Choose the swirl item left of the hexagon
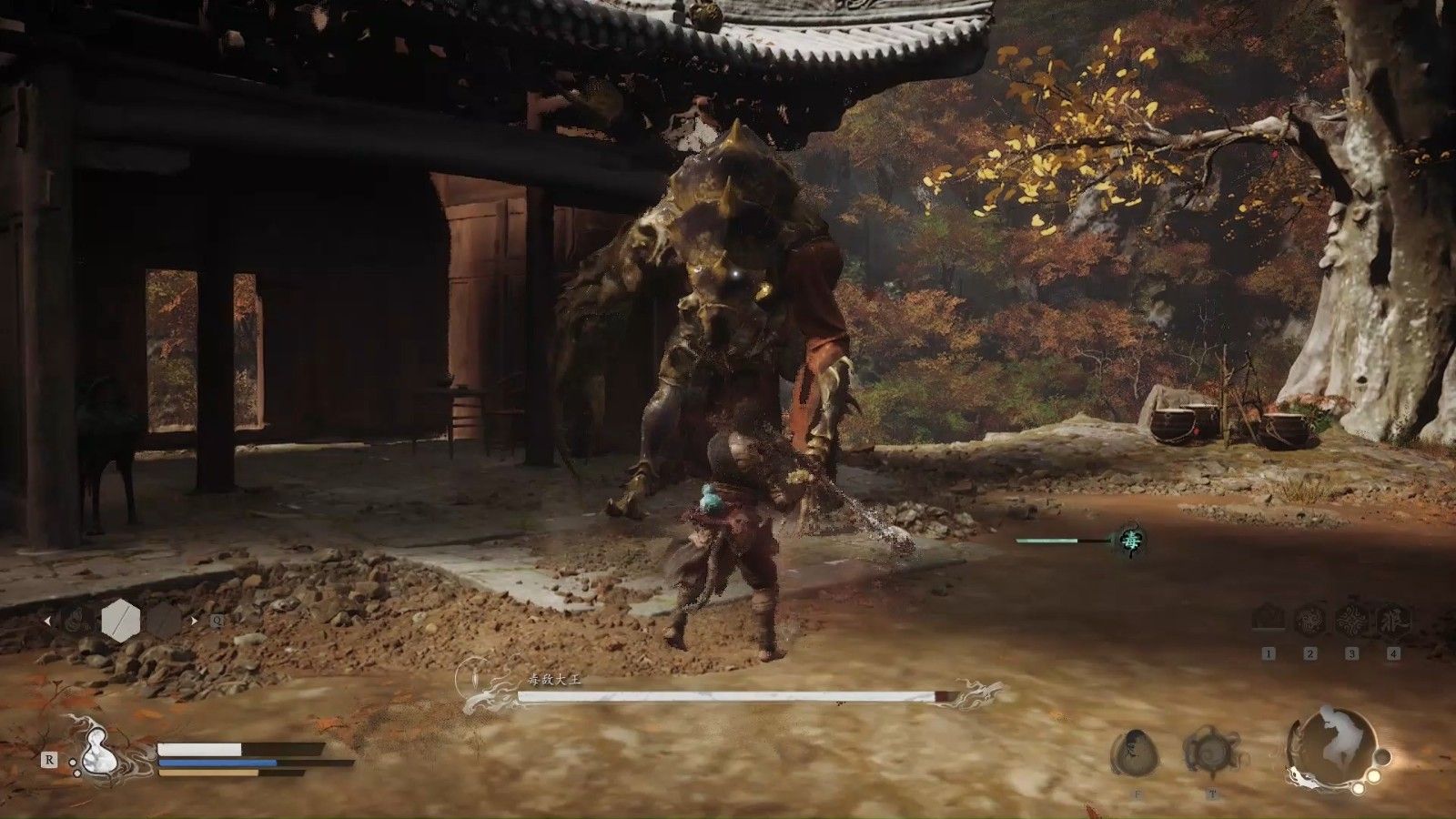1456x819 pixels. (76, 622)
